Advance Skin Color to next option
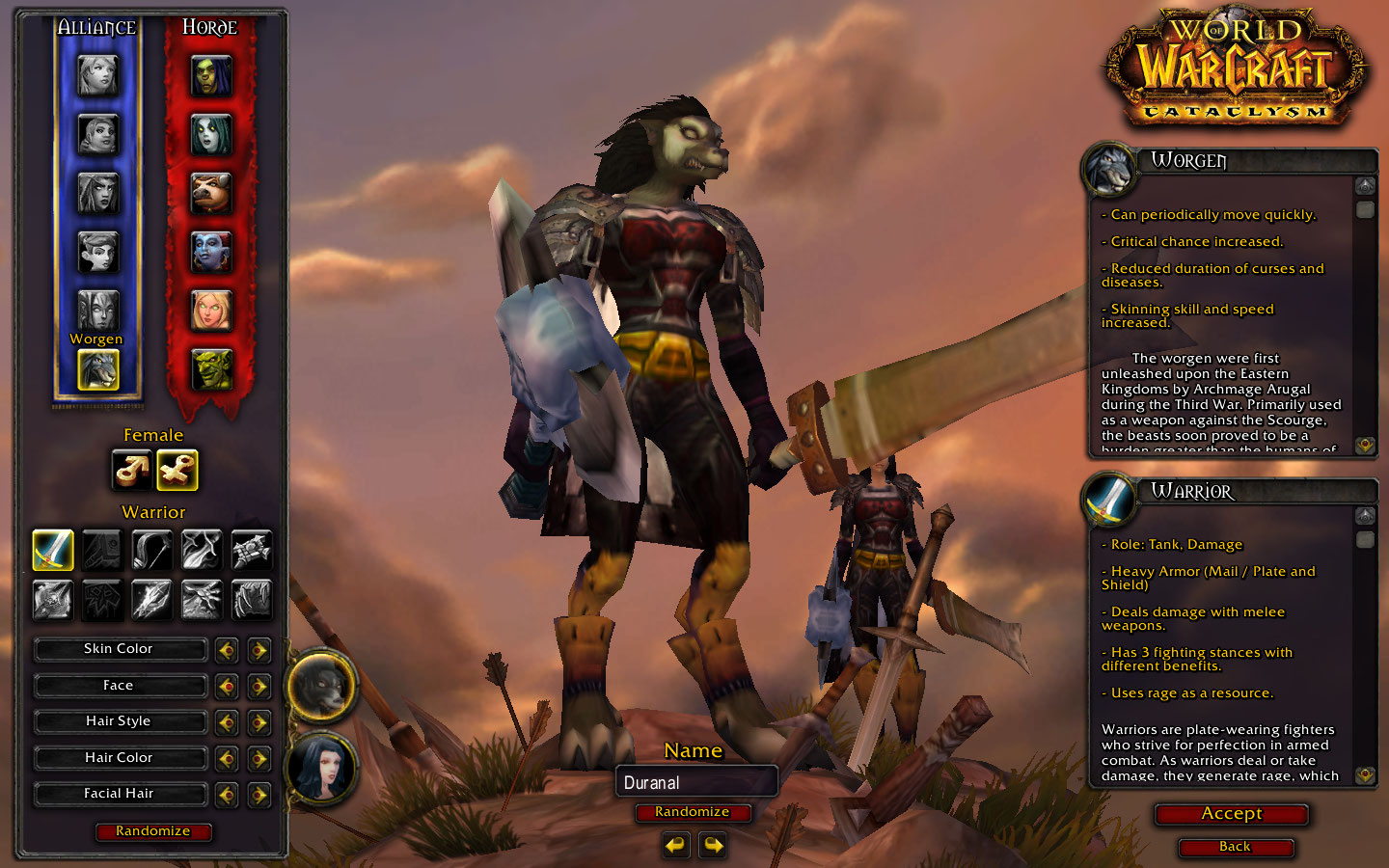1389x868 pixels. click(x=259, y=650)
